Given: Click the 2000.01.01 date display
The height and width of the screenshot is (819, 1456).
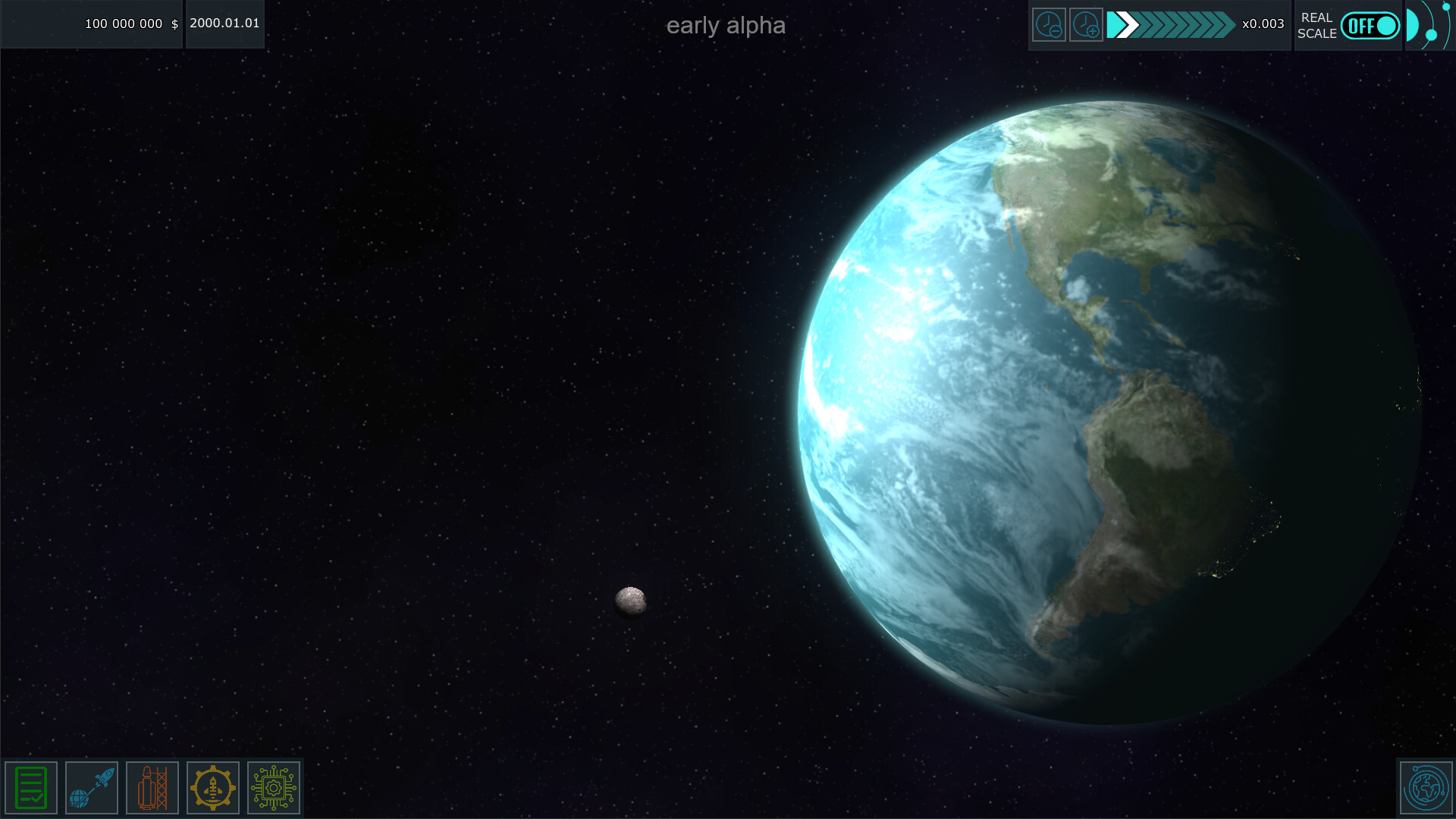Looking at the screenshot, I should [224, 24].
